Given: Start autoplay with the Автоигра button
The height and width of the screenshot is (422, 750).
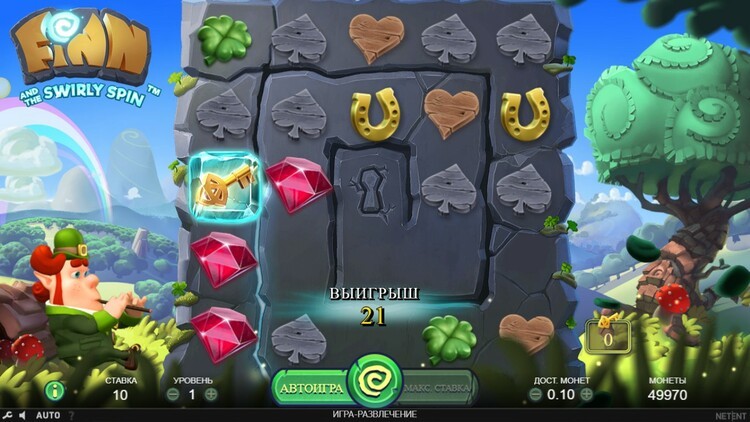Looking at the screenshot, I should tap(311, 387).
